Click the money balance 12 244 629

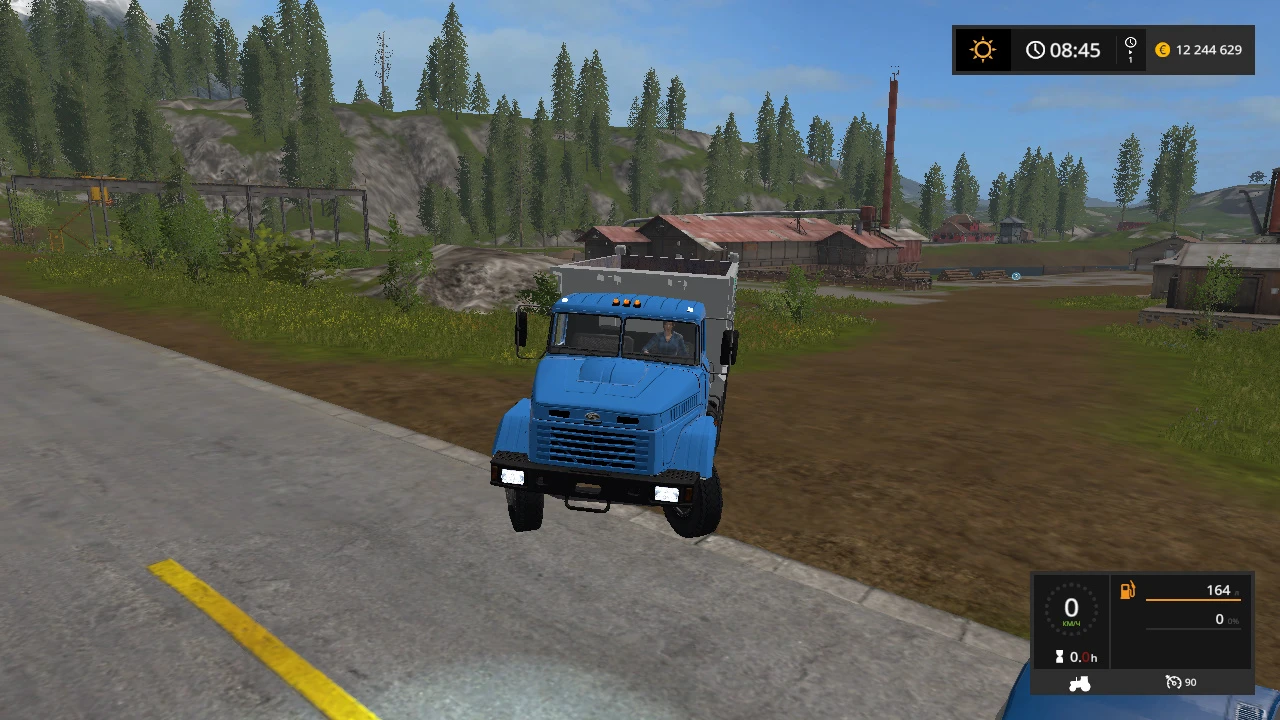click(x=1210, y=49)
